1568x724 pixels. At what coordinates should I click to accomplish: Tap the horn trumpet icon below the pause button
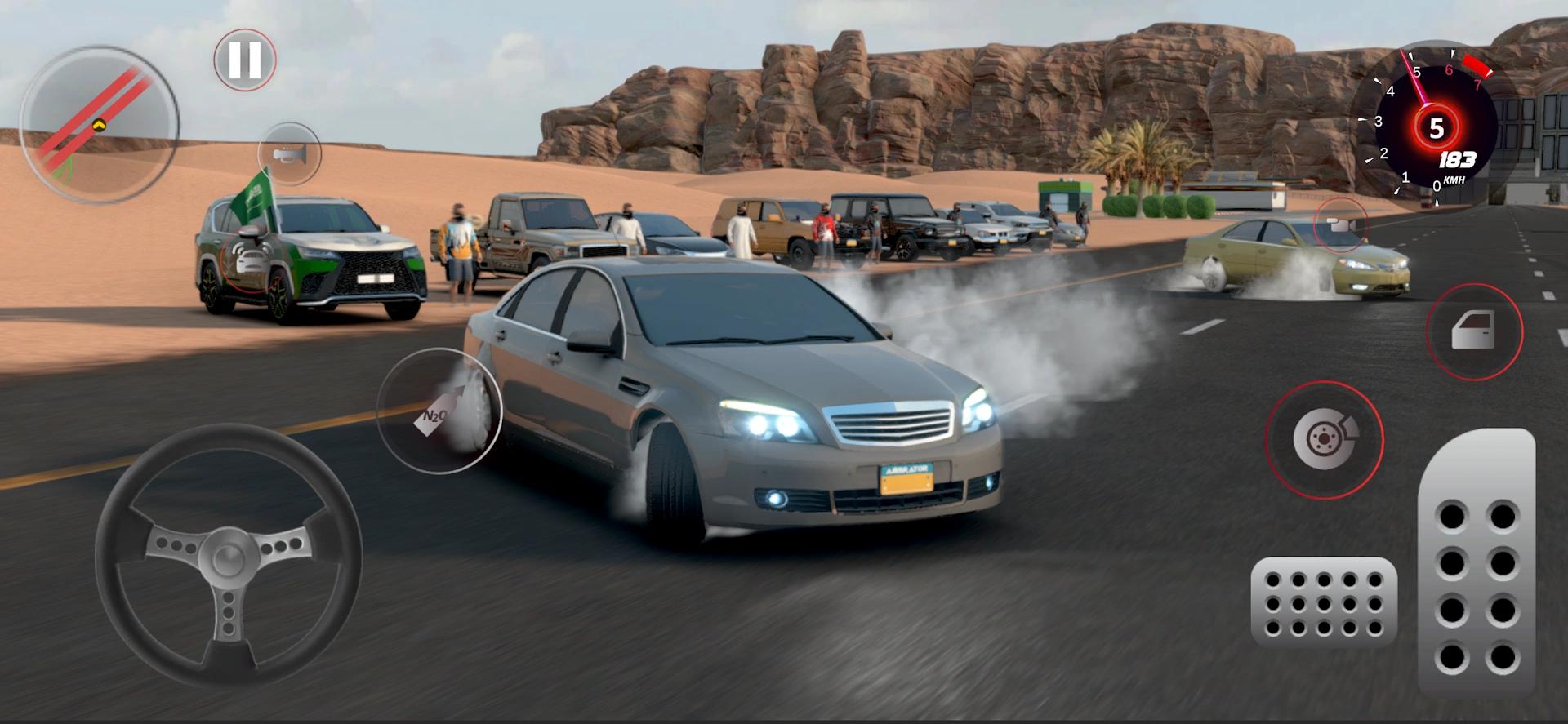click(290, 154)
